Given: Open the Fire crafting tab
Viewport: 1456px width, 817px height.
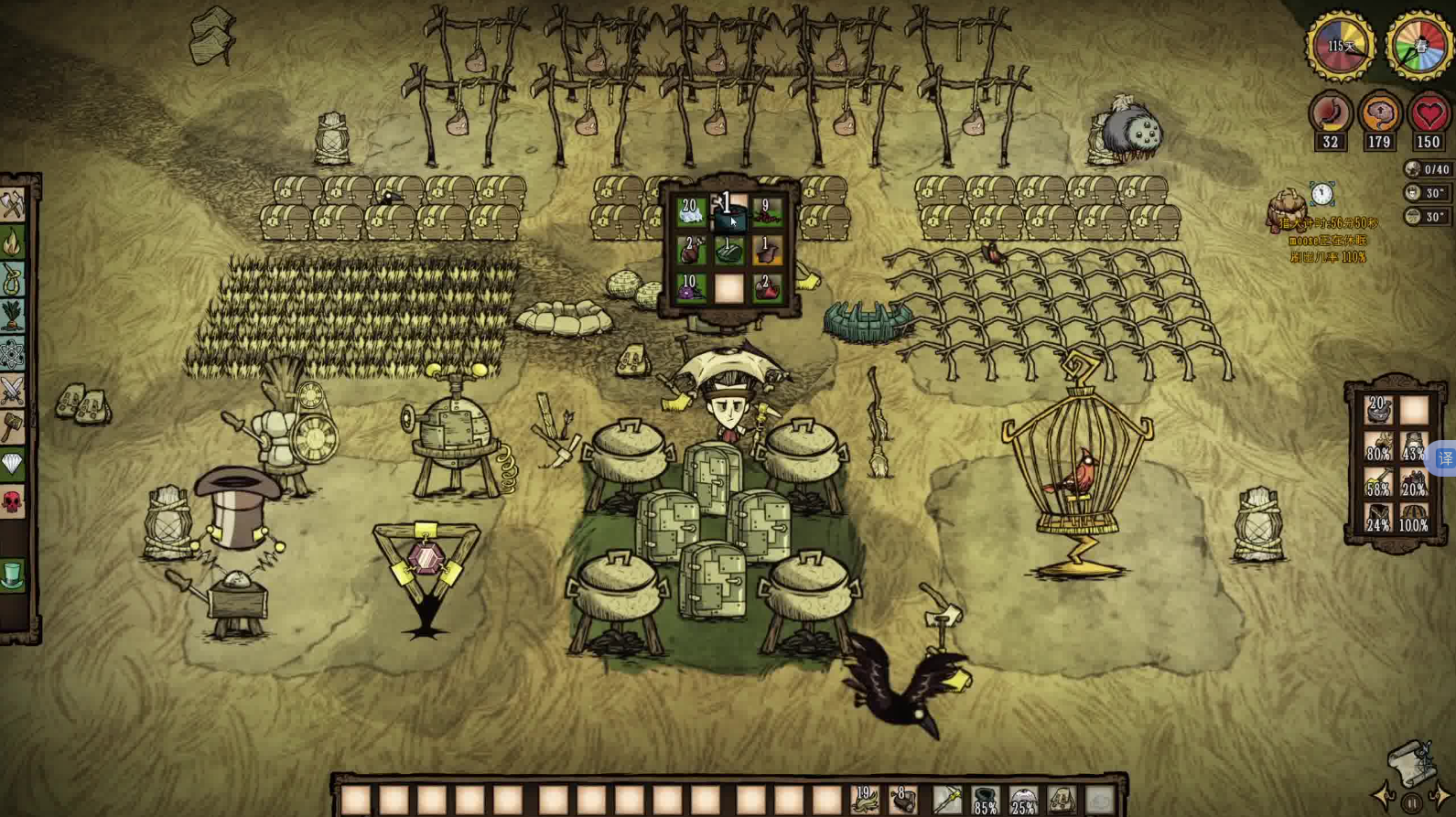Looking at the screenshot, I should pyautogui.click(x=12, y=242).
